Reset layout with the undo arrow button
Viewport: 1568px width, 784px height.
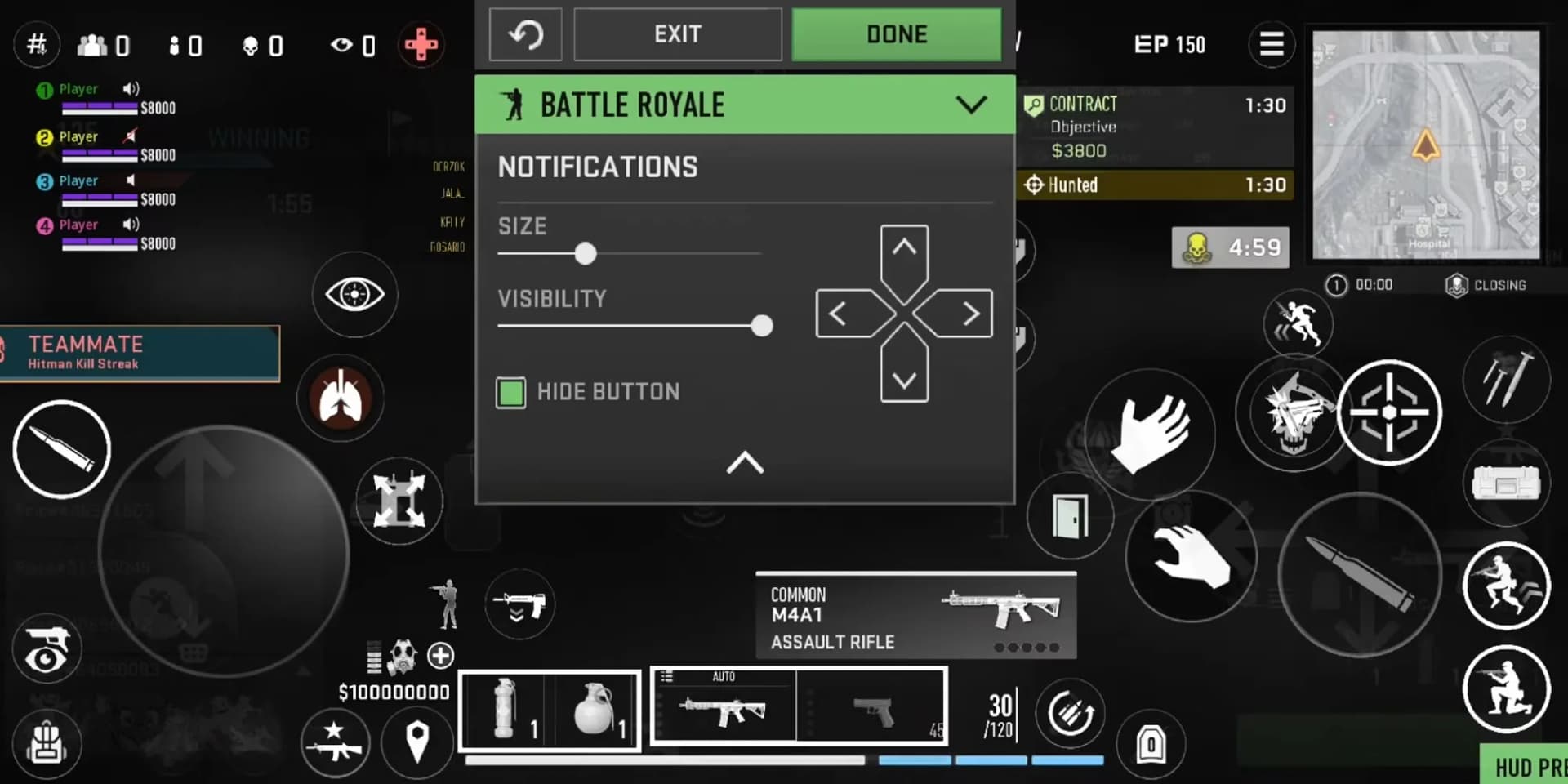coord(525,34)
